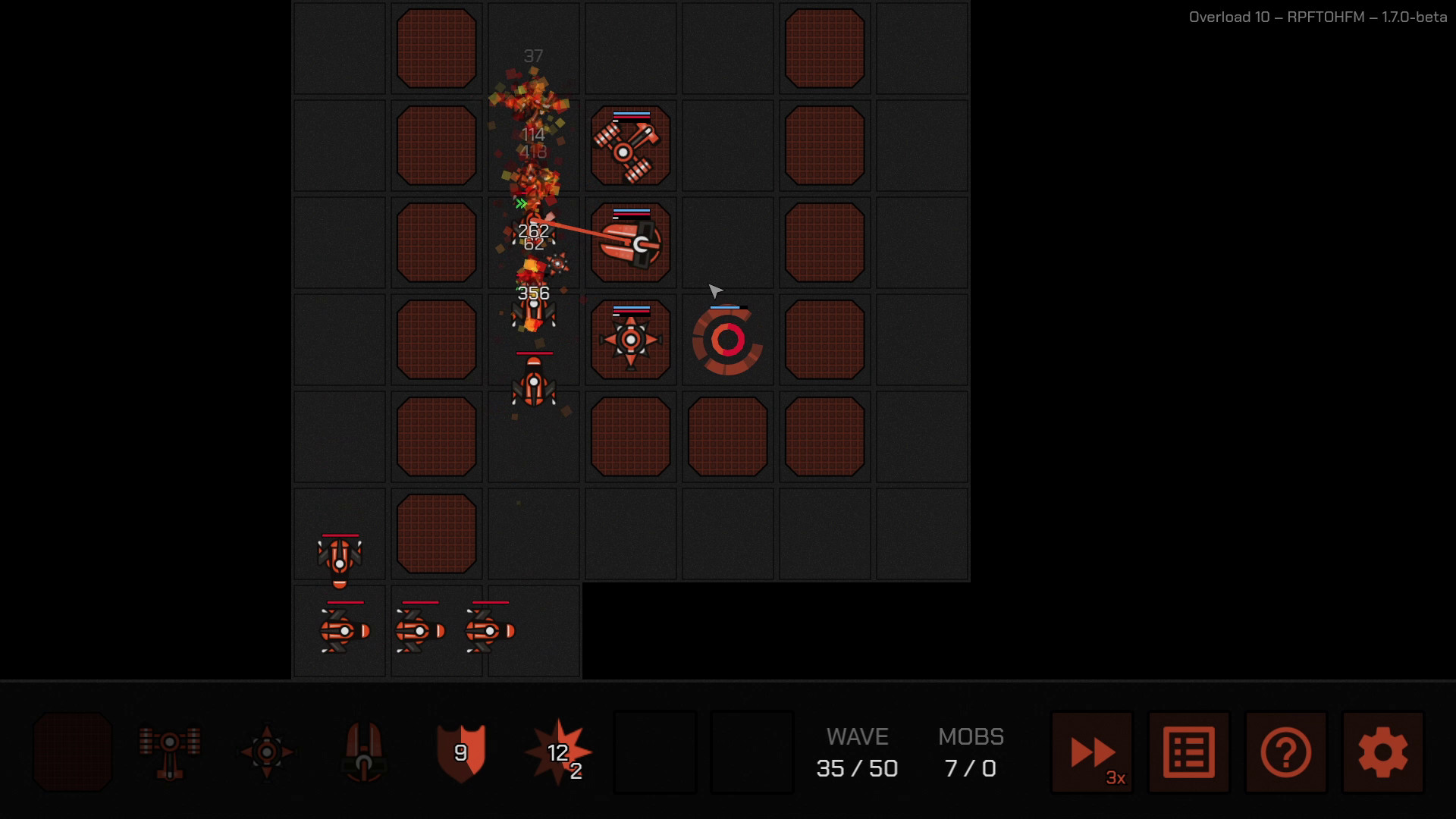Select the rocket tower build icon
Viewport: 1456px width, 819px height.
click(363, 752)
